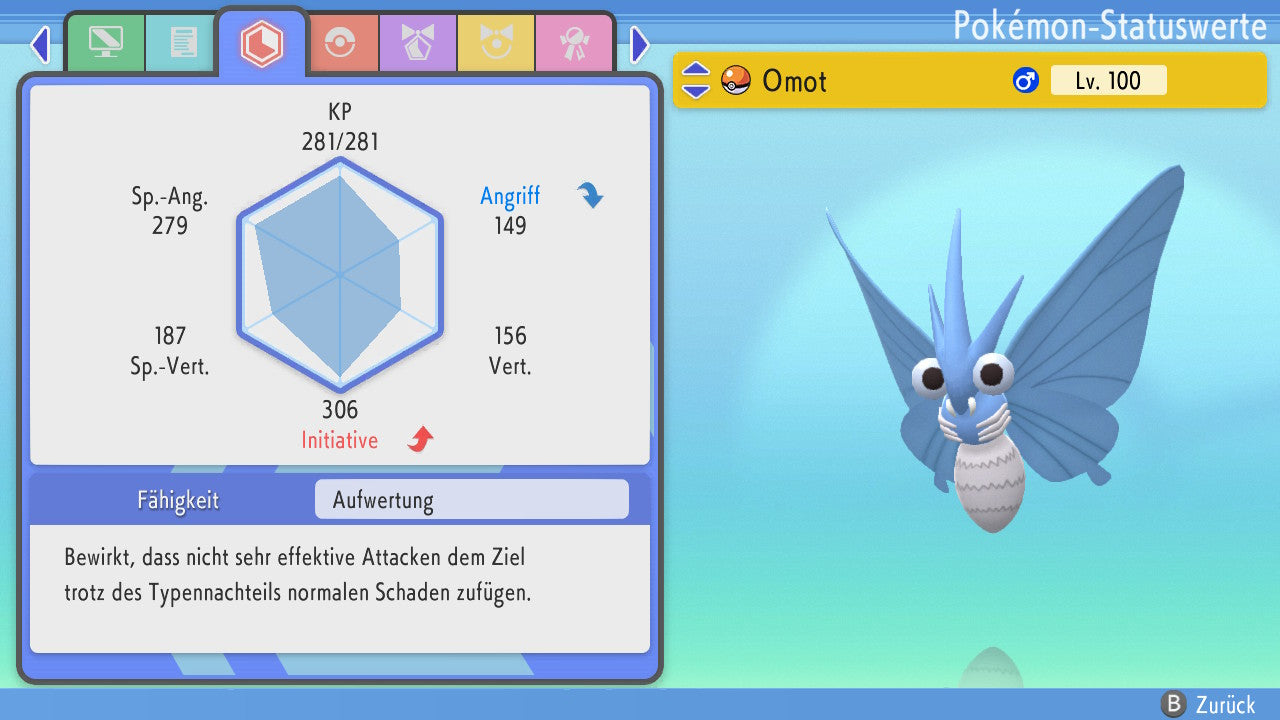This screenshot has height=720, width=1280.
Task: Open the teal document notes tab
Action: [x=183, y=43]
